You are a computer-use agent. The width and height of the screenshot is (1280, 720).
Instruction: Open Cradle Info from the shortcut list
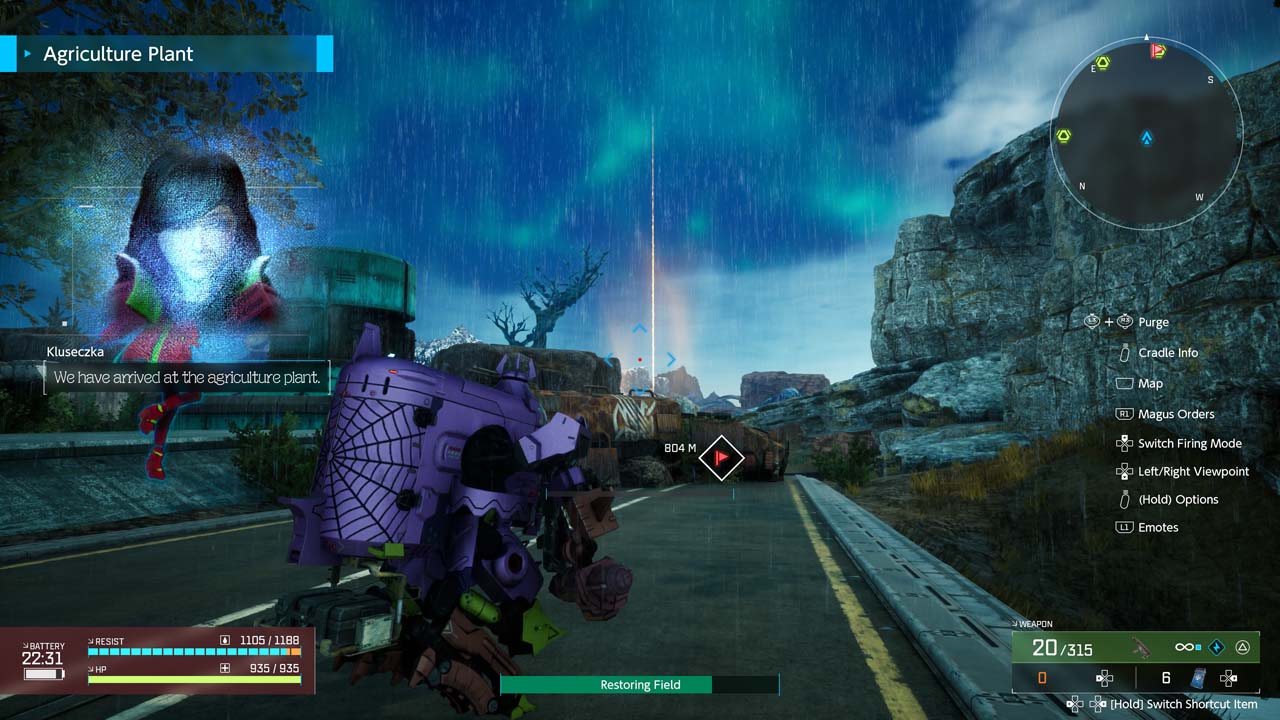click(x=1167, y=353)
